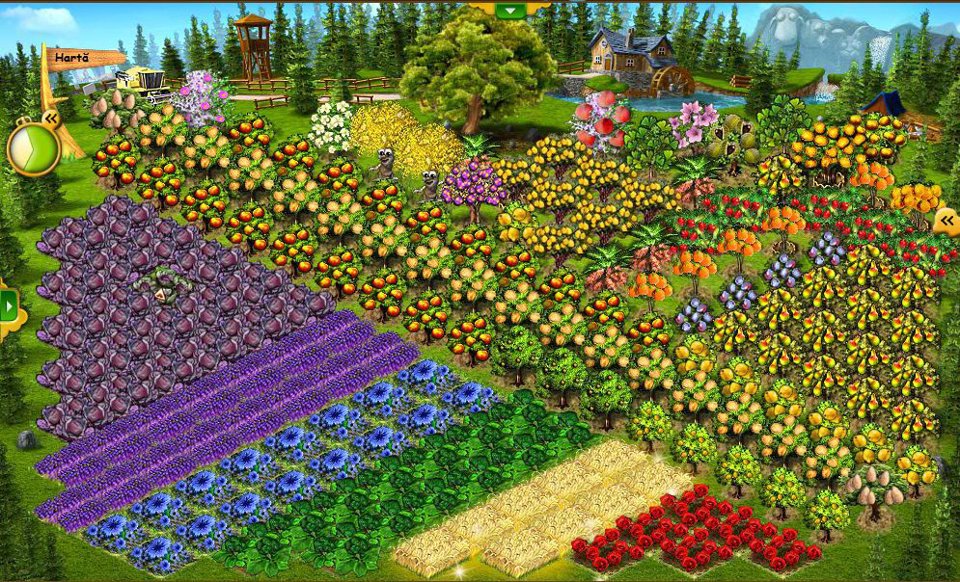Open the Hartă map signpost

[x=73, y=58]
